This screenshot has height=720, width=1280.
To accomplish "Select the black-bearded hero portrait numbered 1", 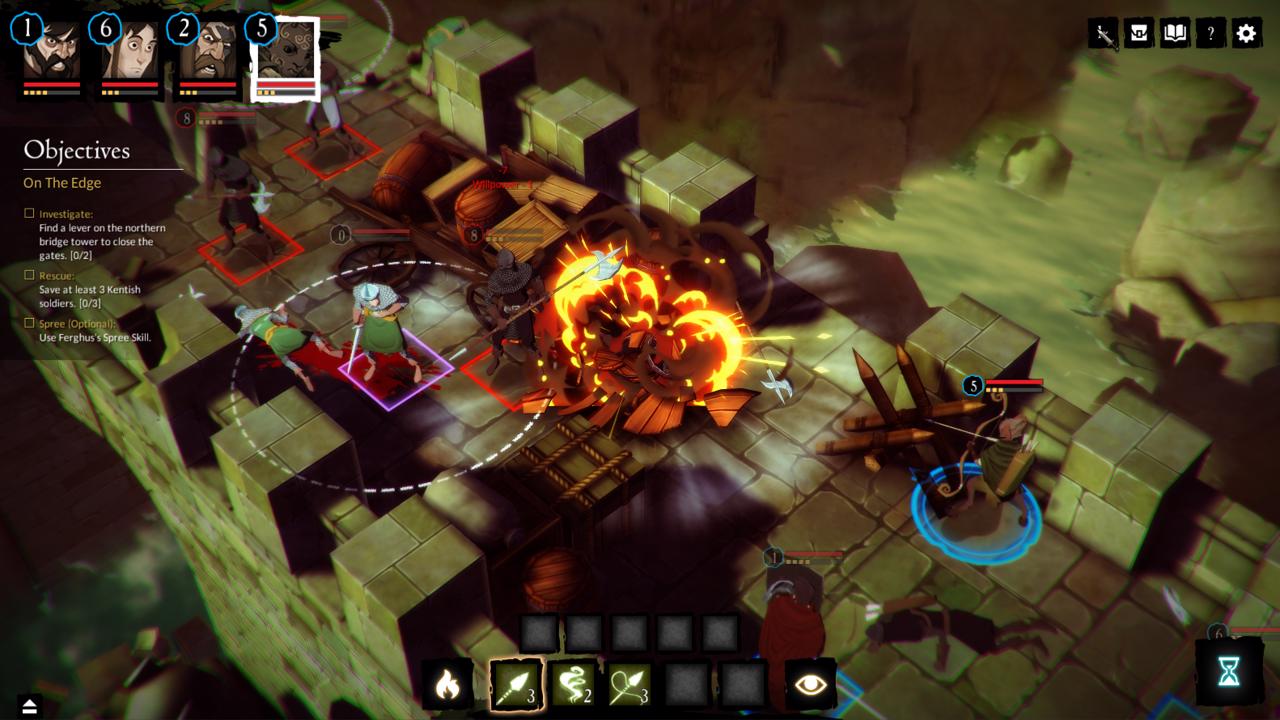I will [x=52, y=56].
